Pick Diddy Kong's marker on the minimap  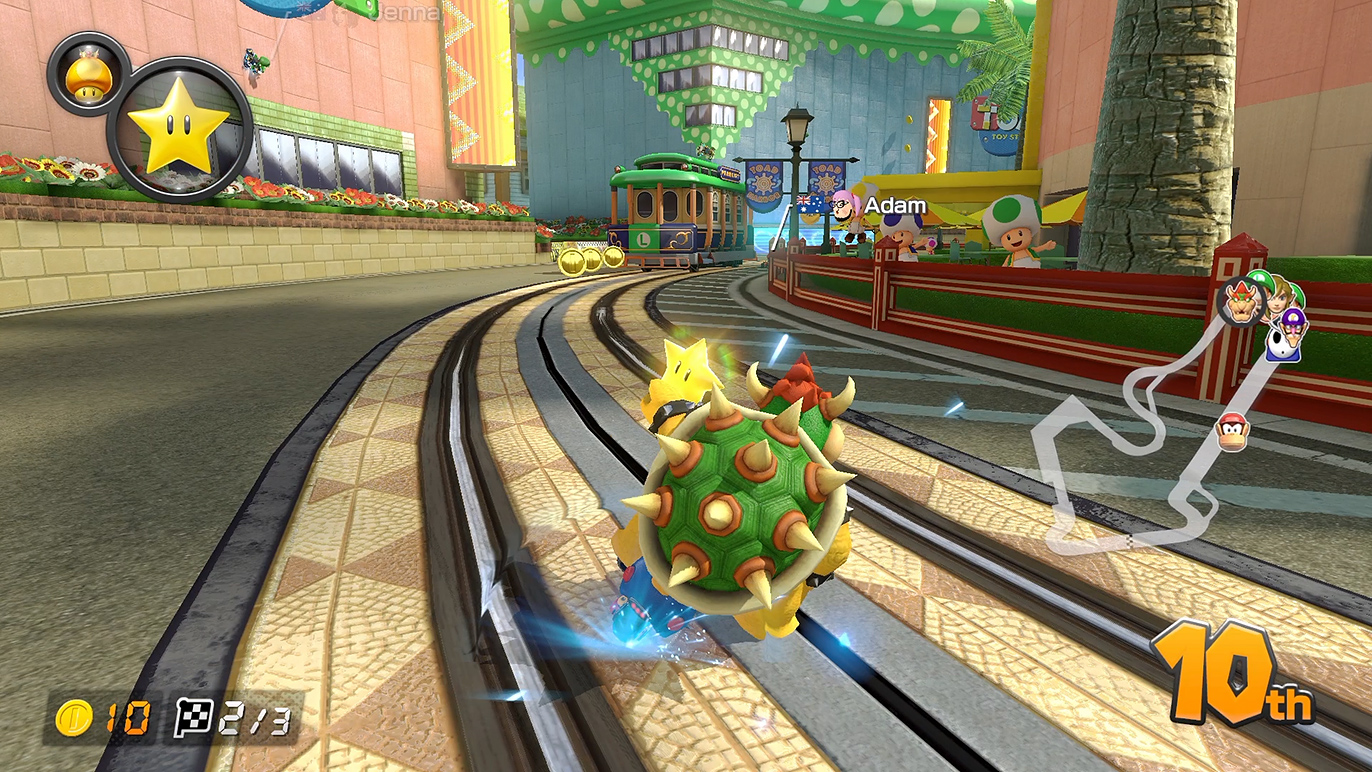click(x=1232, y=432)
